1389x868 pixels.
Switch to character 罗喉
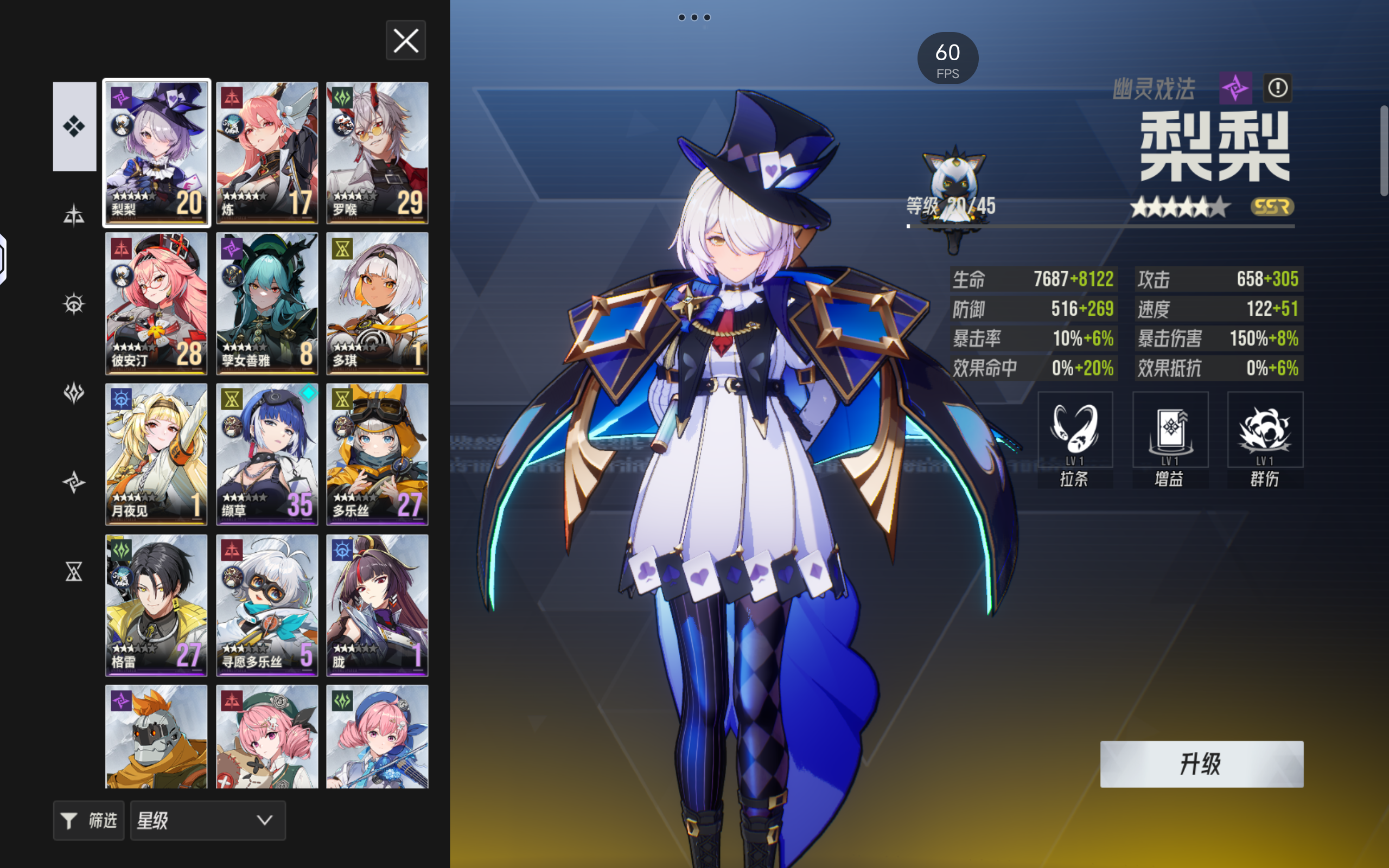377,152
